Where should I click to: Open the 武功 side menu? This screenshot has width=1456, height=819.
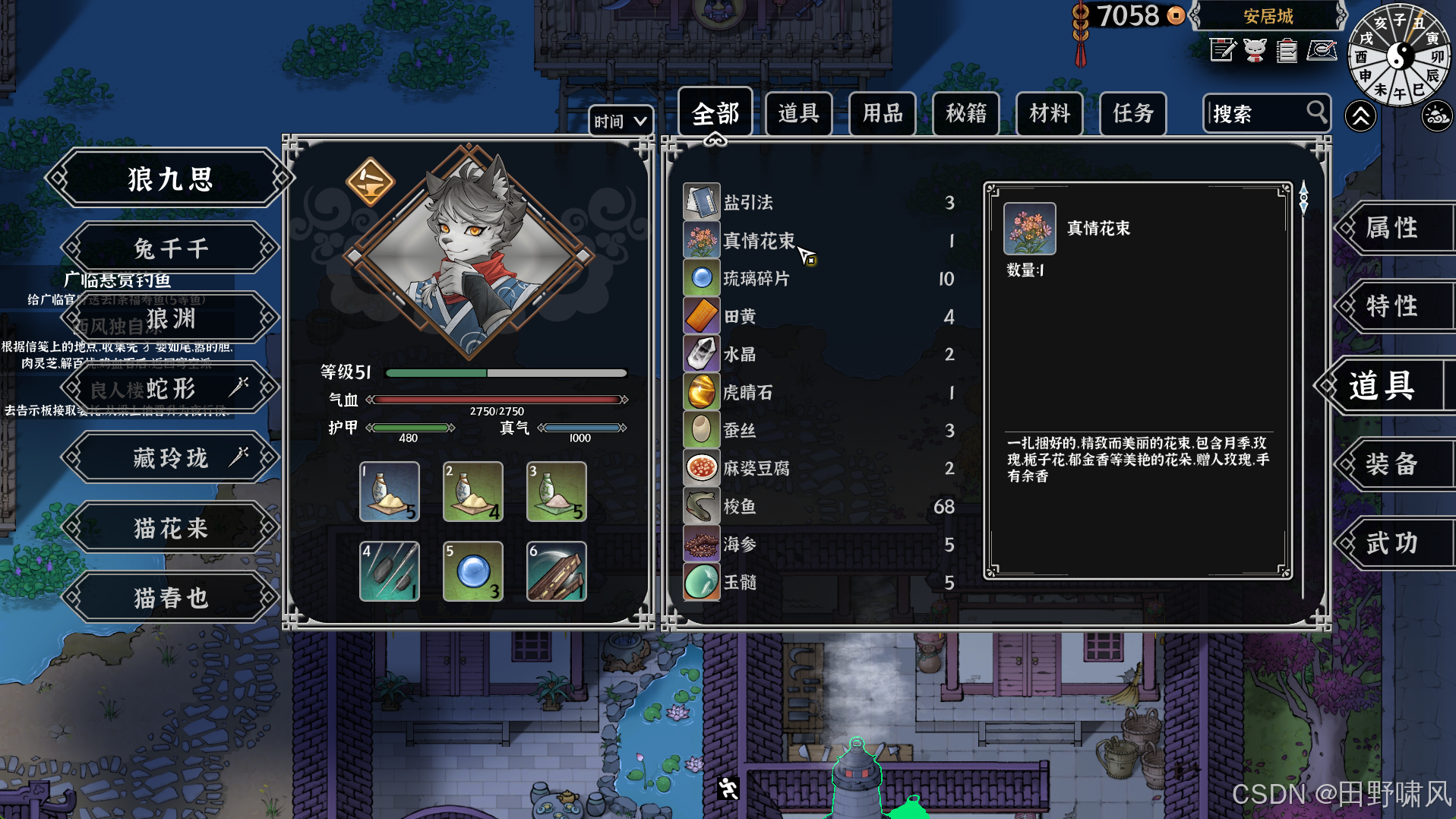[1391, 543]
